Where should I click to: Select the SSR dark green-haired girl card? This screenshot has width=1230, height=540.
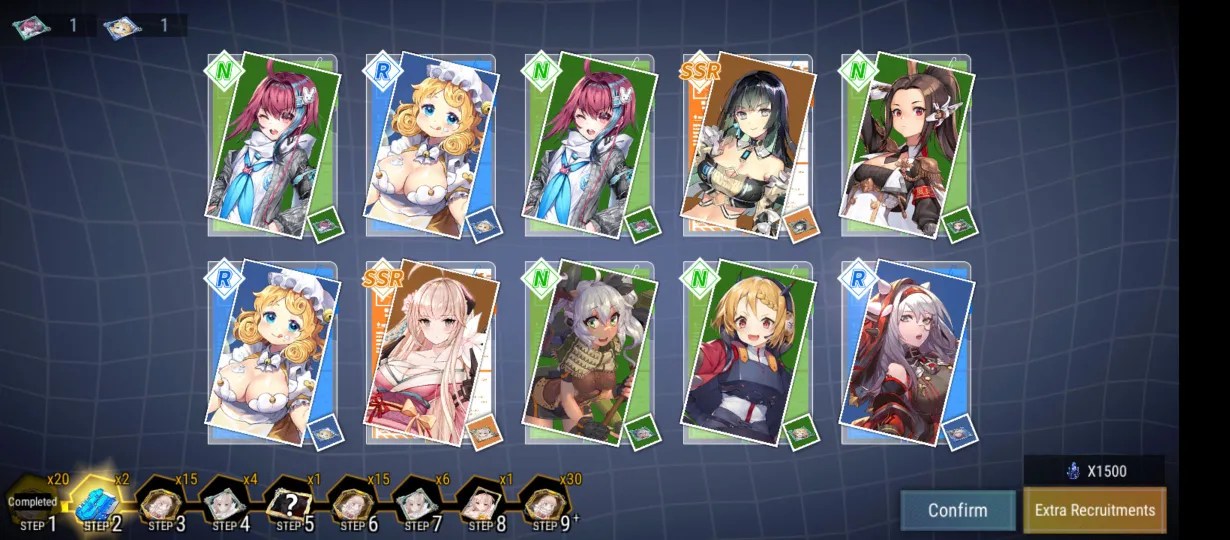(745, 147)
